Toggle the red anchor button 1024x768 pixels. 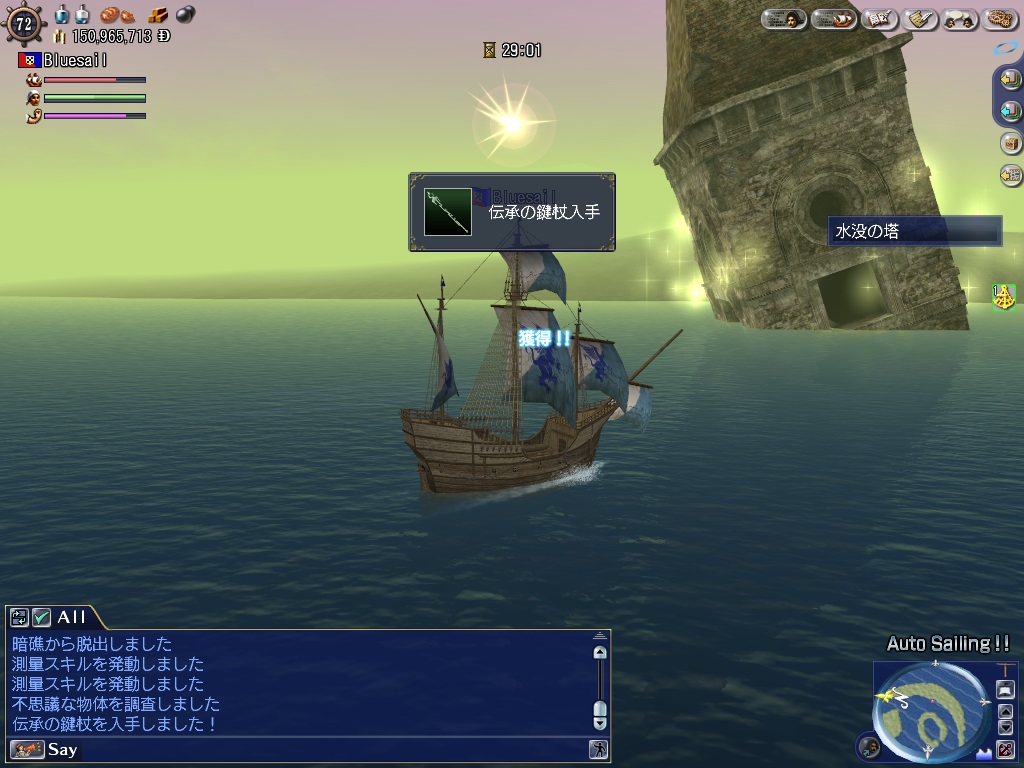(1005, 749)
